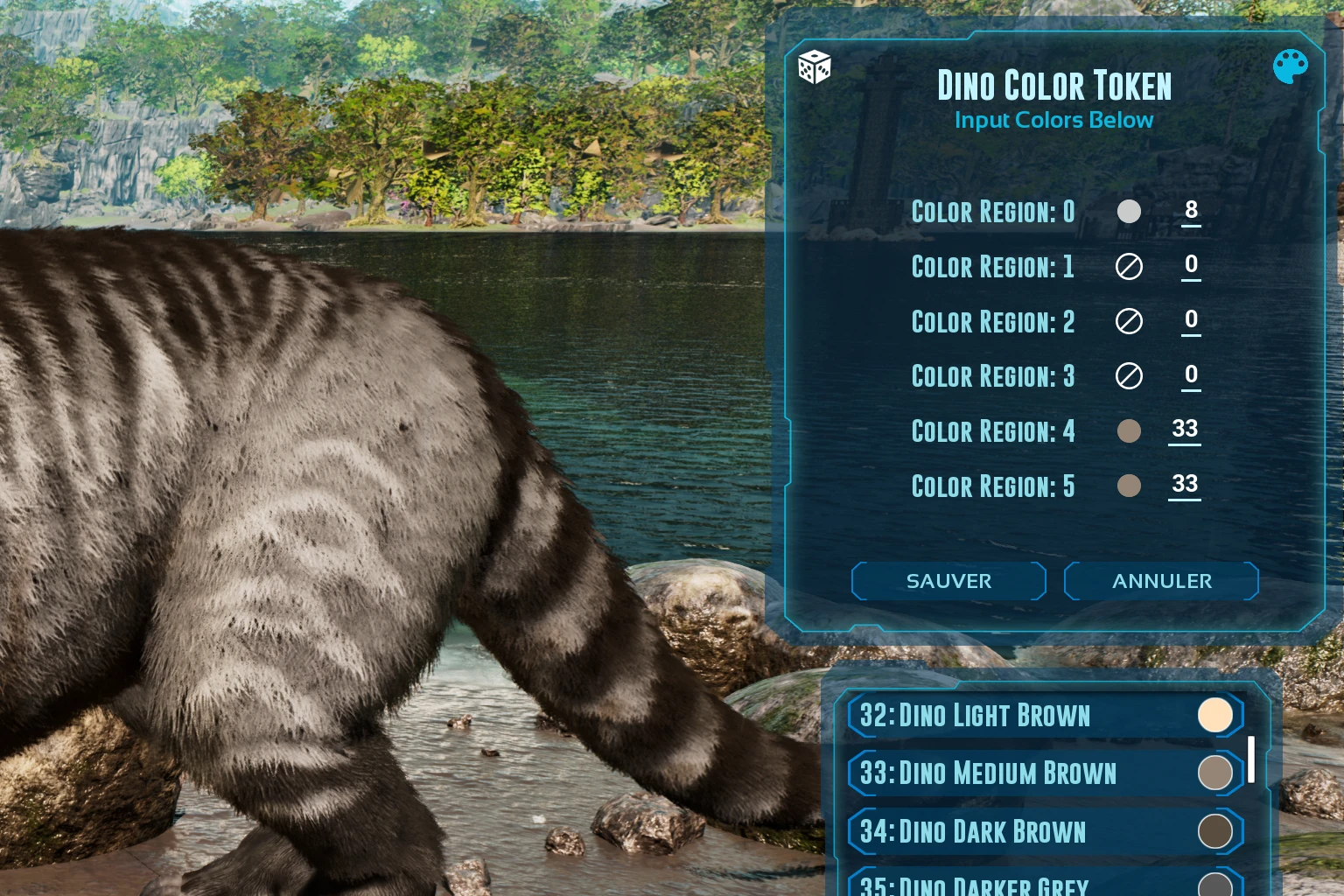Edit the Color Region 4 number field
1344x896 pixels.
[x=1185, y=430]
